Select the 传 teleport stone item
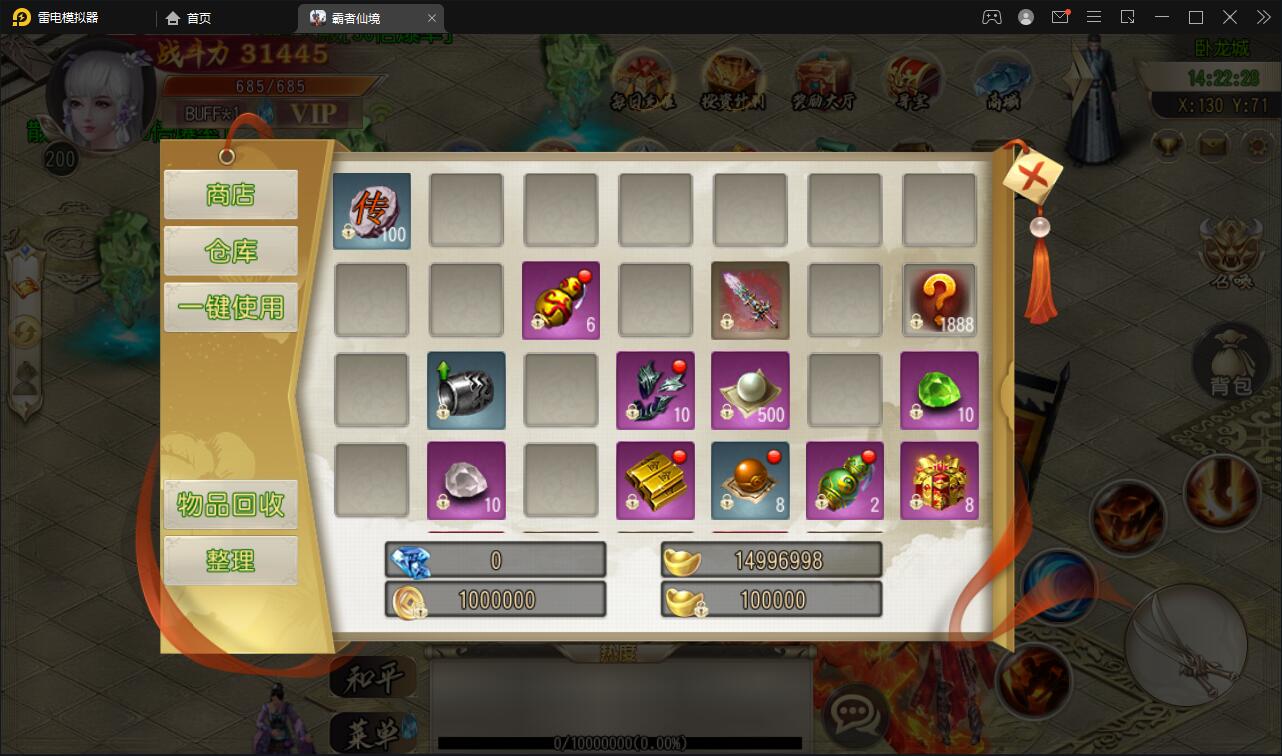Viewport: 1282px width, 756px height. coord(372,211)
